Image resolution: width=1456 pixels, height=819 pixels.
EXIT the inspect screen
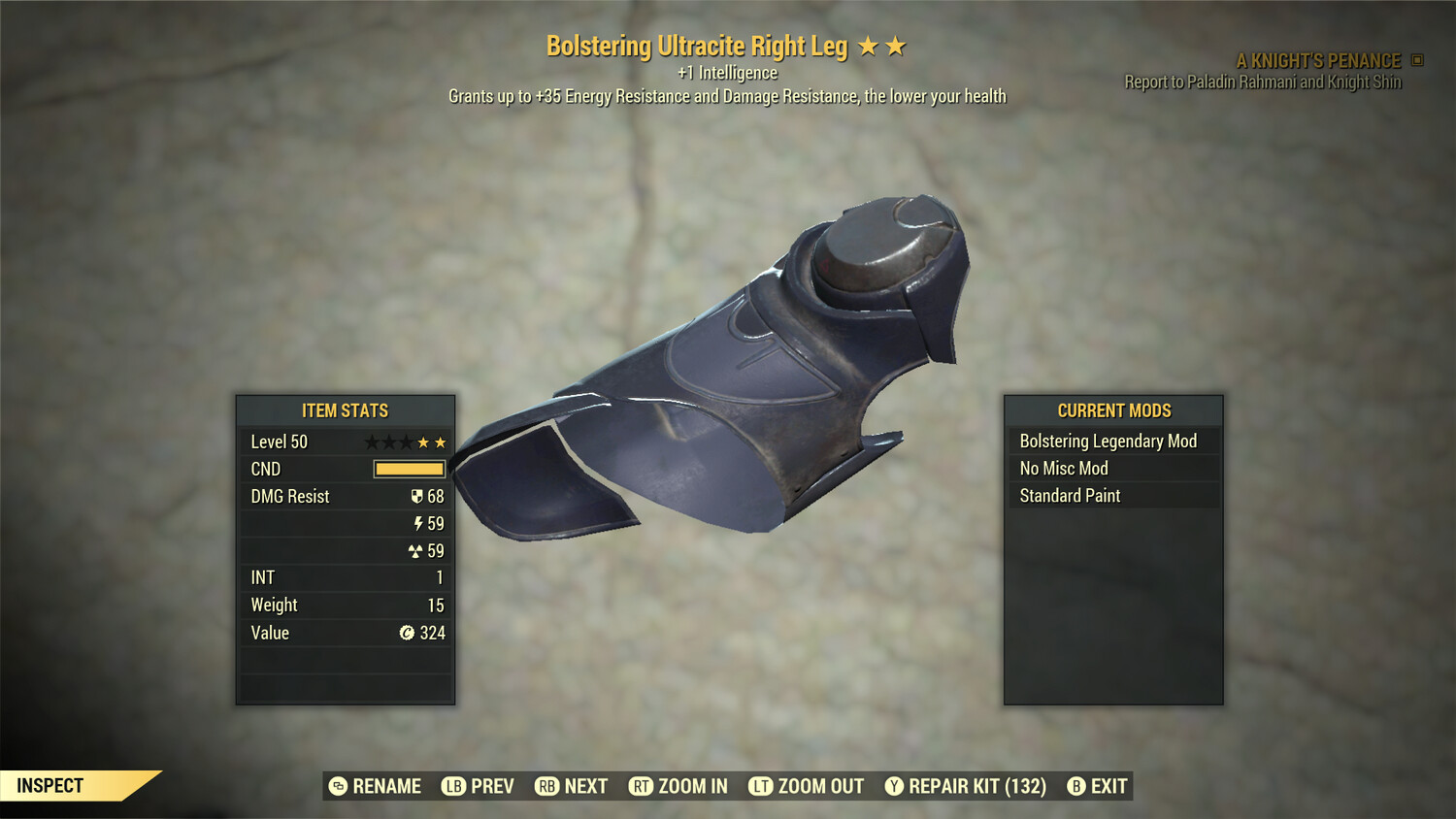pos(1097,786)
